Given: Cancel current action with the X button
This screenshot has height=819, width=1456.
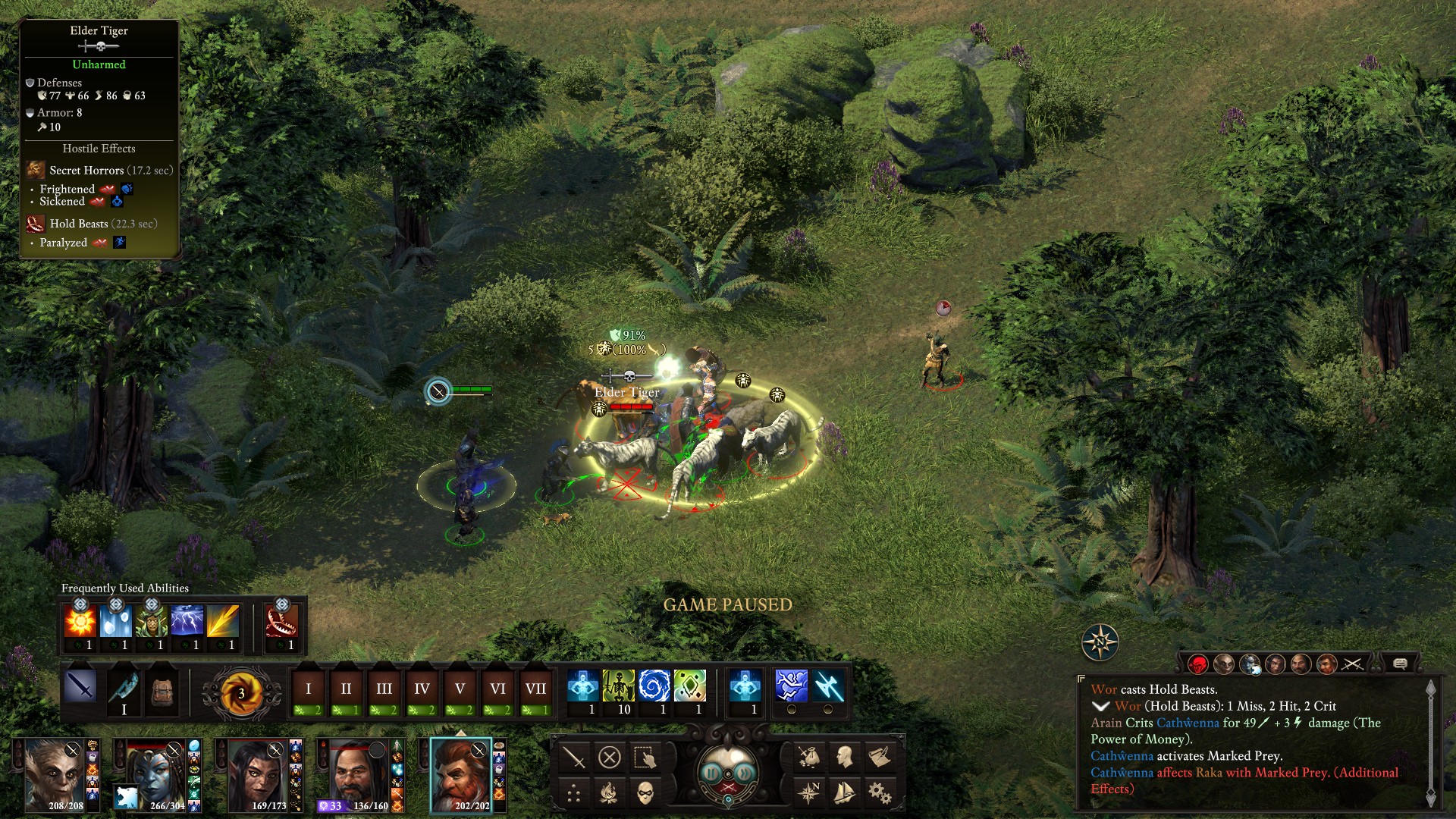Looking at the screenshot, I should tap(610, 757).
